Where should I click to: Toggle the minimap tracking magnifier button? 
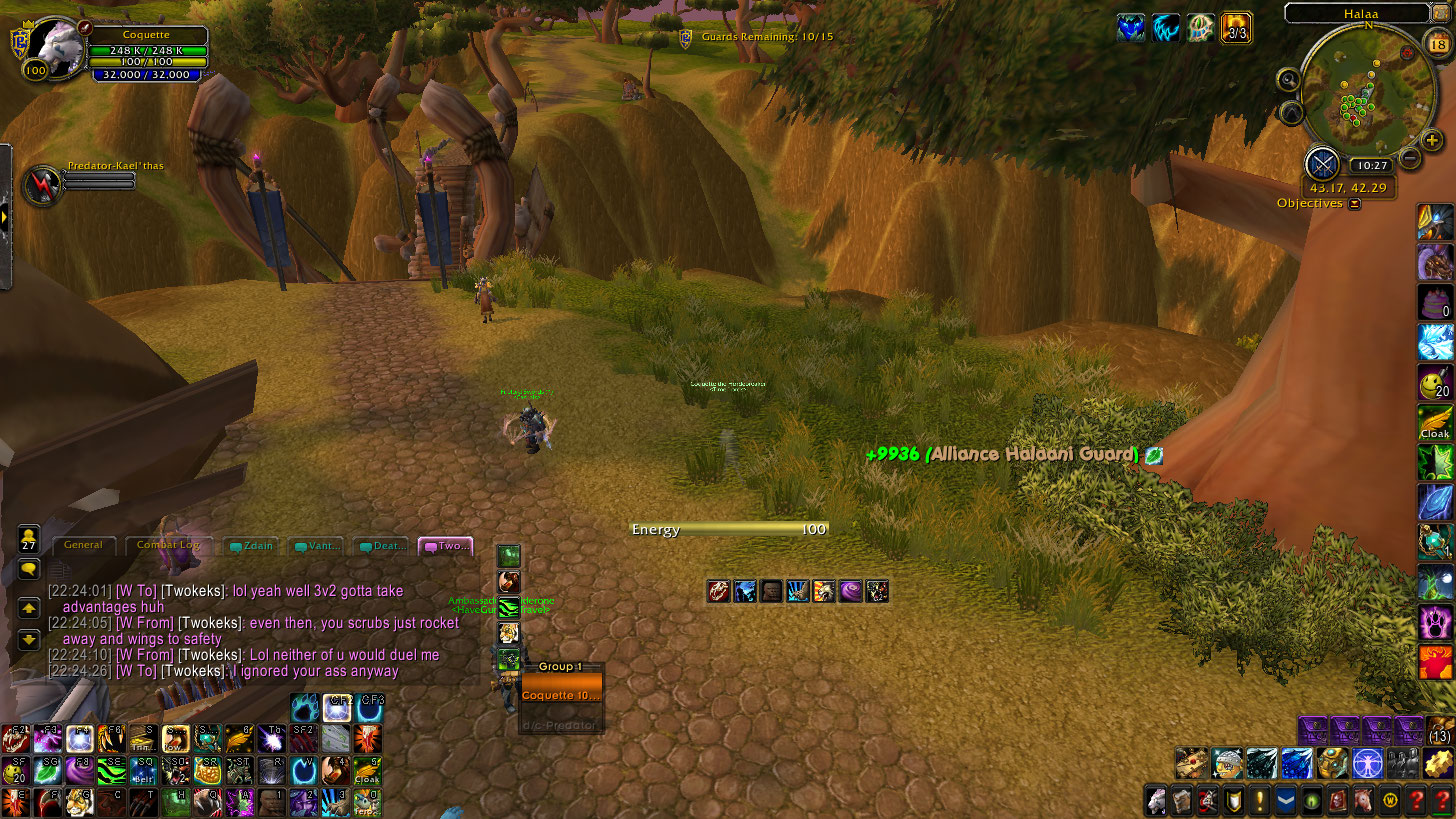click(1289, 80)
